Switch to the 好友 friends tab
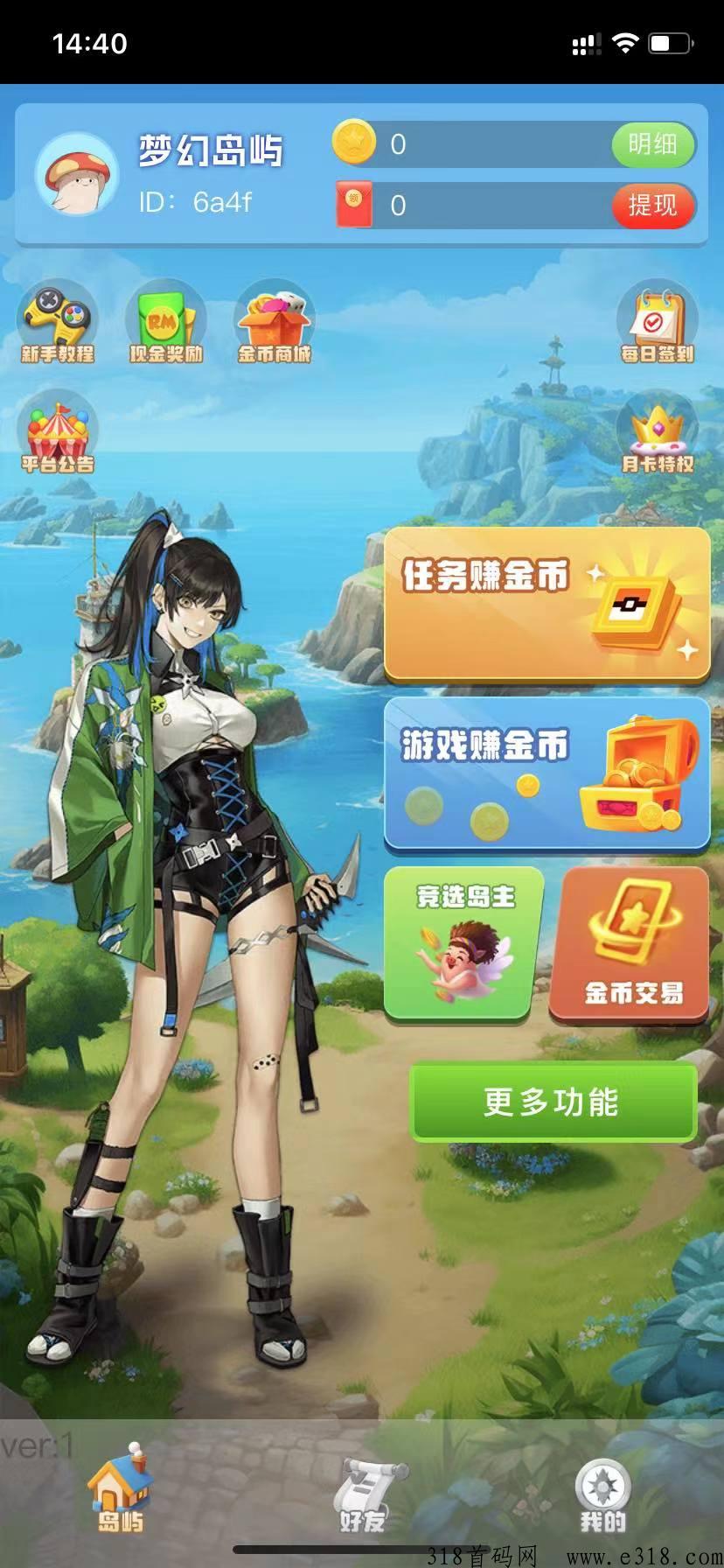This screenshot has width=724, height=1568. tap(362, 1494)
